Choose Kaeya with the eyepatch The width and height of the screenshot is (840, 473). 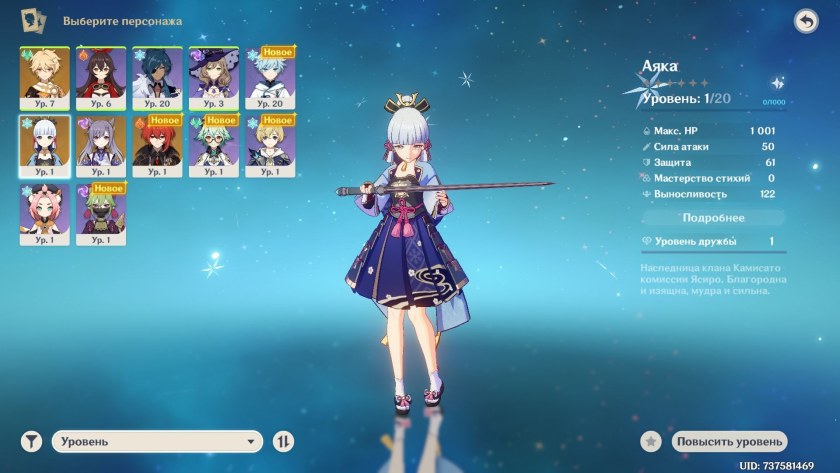[157, 74]
